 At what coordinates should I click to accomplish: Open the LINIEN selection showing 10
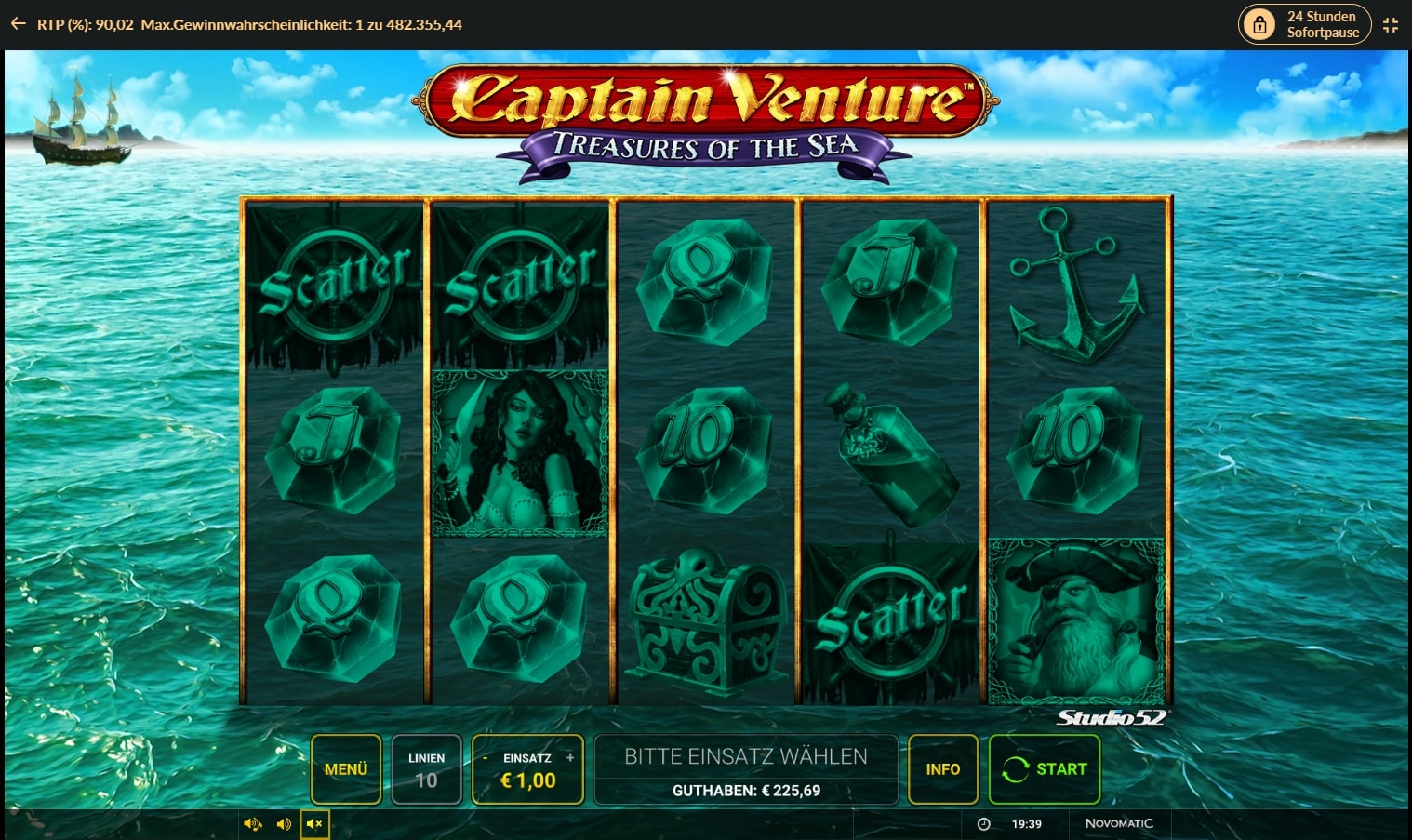click(x=426, y=769)
